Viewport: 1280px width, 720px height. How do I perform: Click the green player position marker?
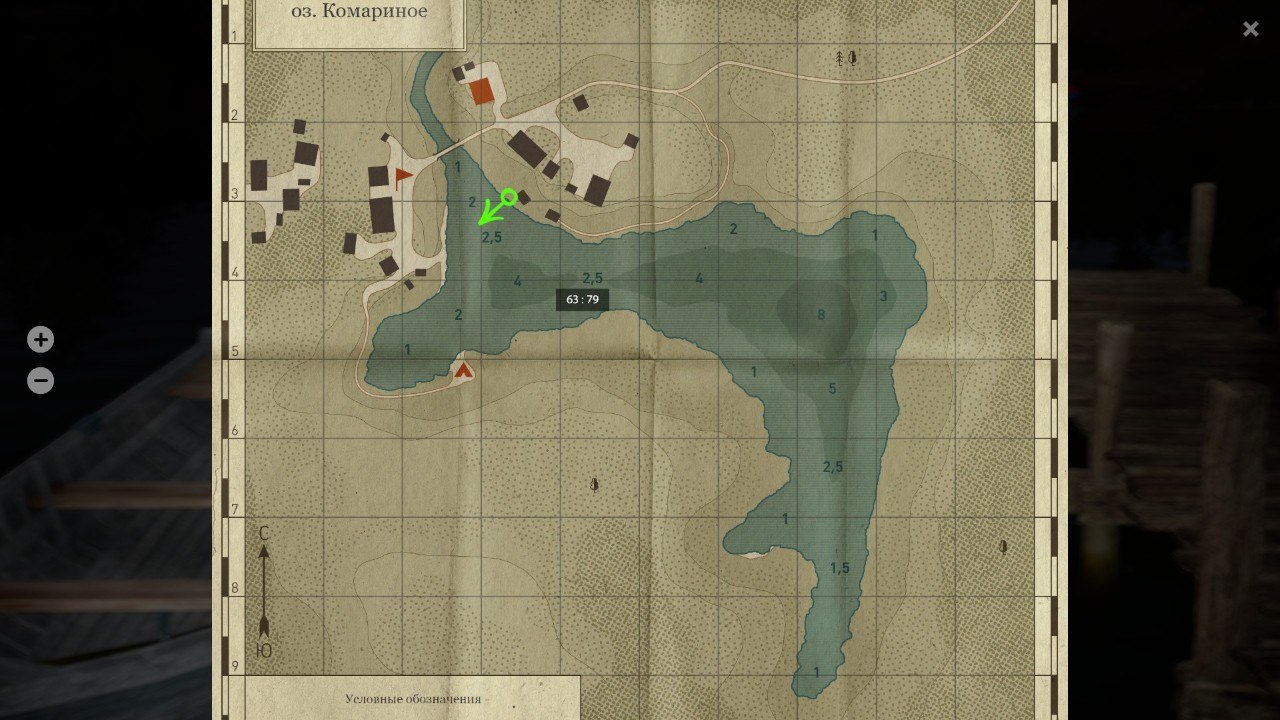click(508, 198)
